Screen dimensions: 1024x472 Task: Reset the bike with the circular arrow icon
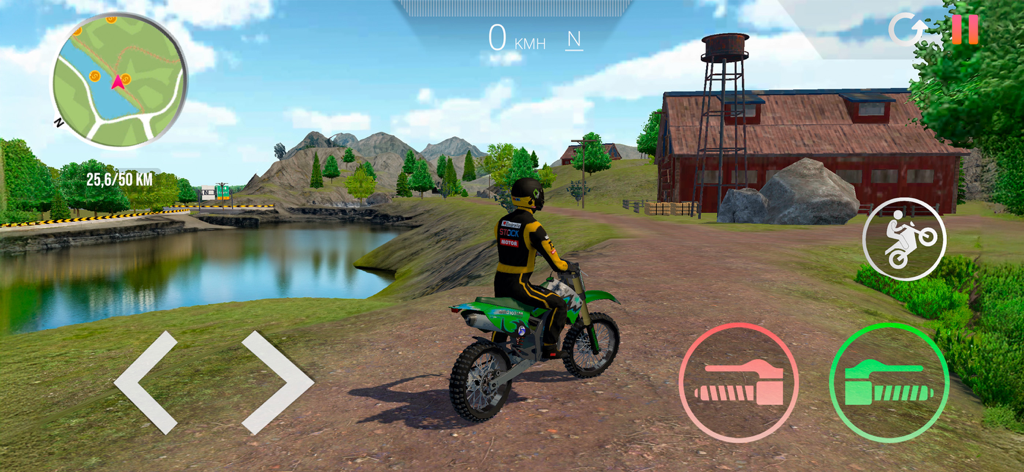[x=907, y=29]
